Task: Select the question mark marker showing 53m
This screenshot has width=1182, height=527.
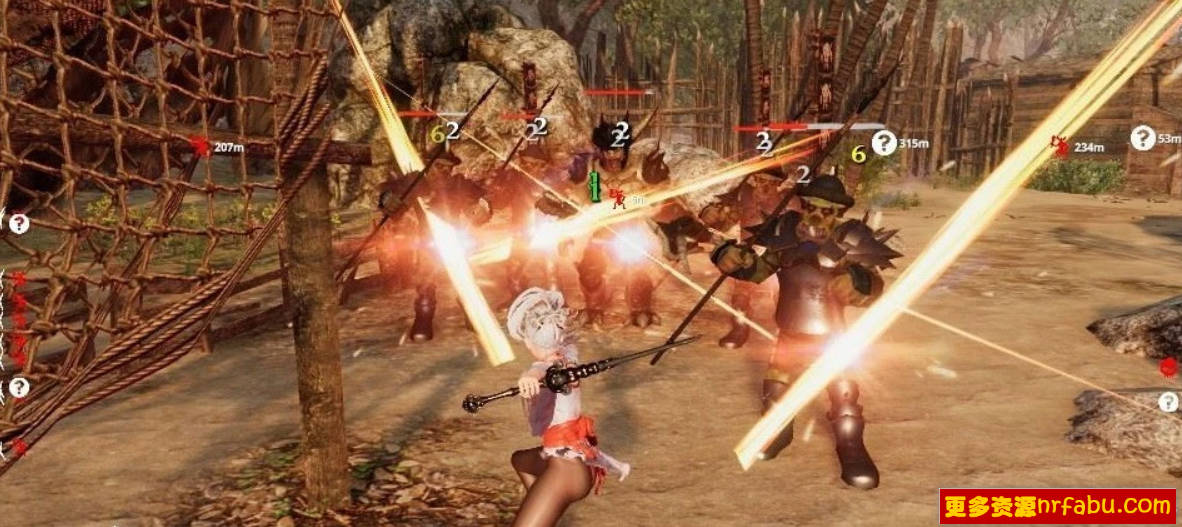Action: click(x=1143, y=138)
